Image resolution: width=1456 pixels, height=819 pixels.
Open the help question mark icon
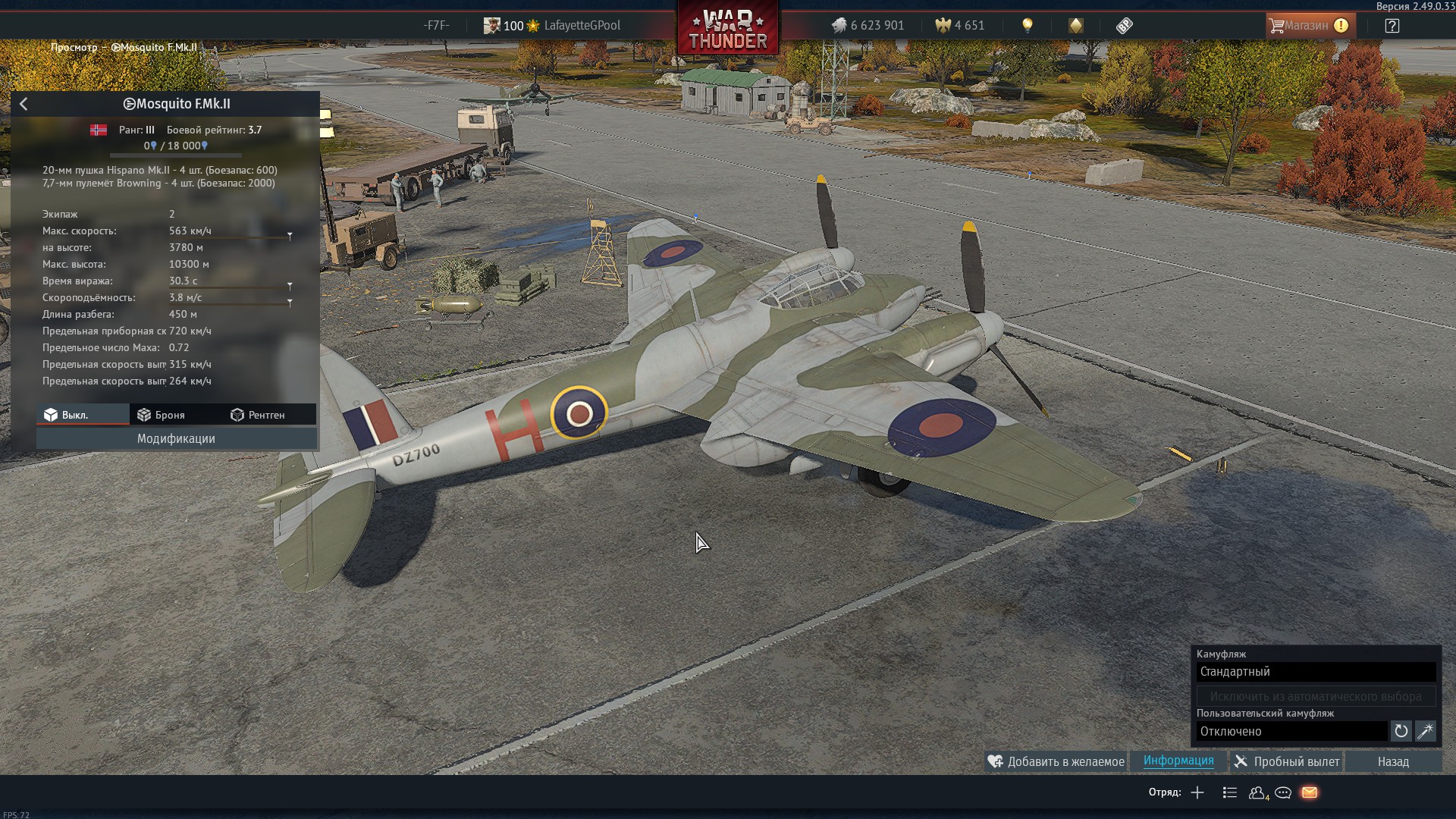[1392, 26]
